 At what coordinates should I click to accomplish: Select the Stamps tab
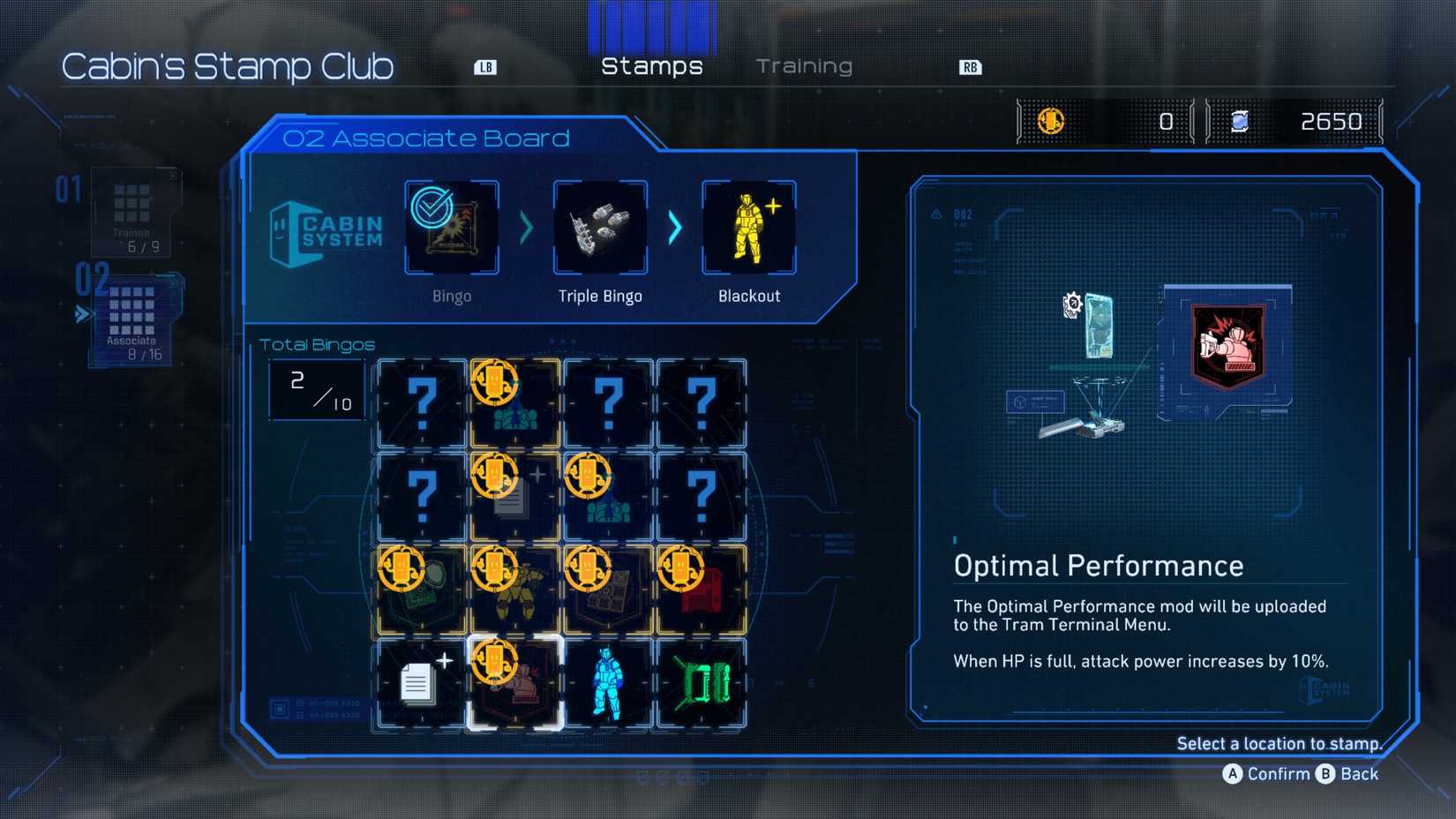651,66
